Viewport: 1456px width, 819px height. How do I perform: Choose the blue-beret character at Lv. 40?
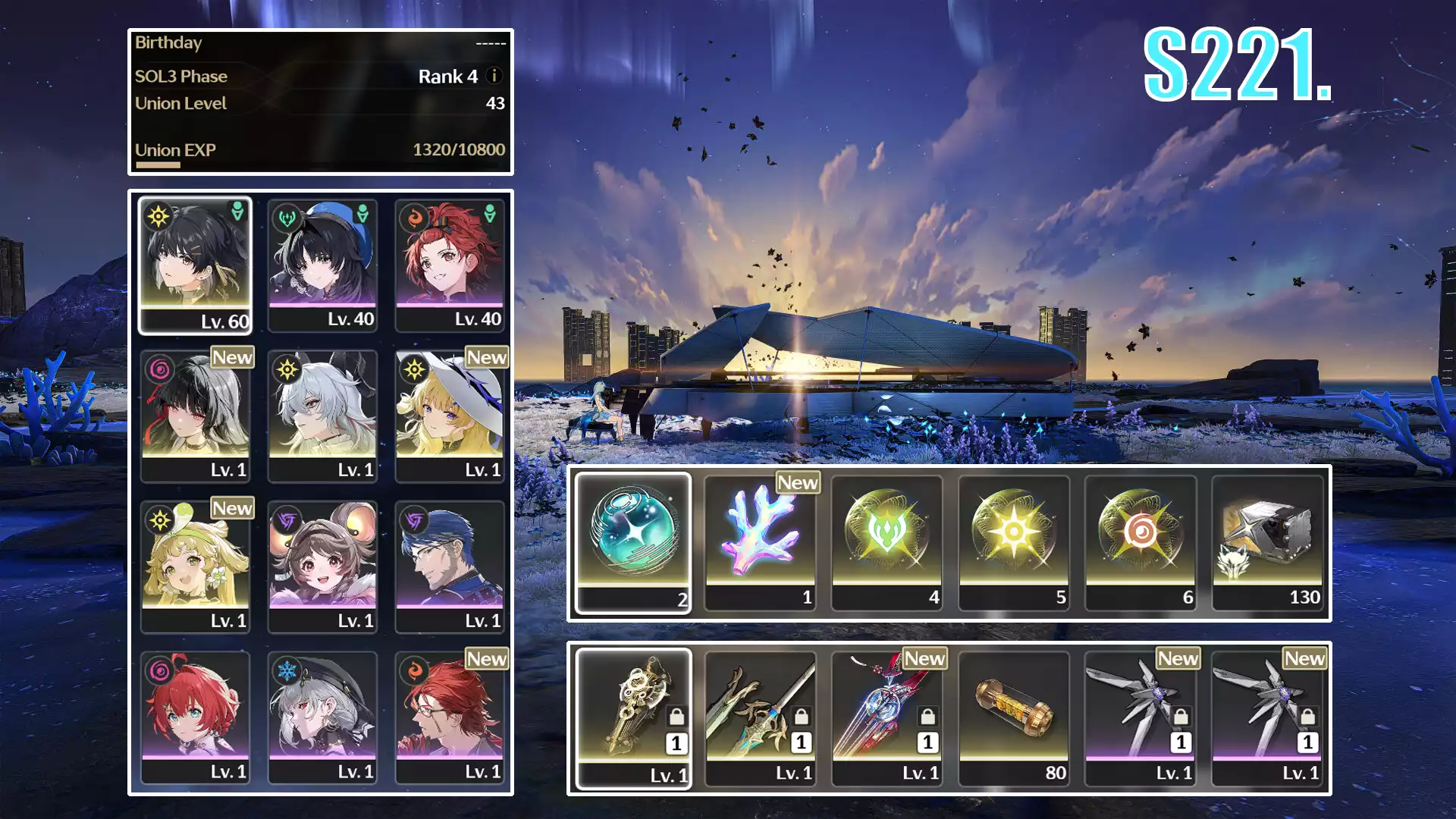coord(323,264)
